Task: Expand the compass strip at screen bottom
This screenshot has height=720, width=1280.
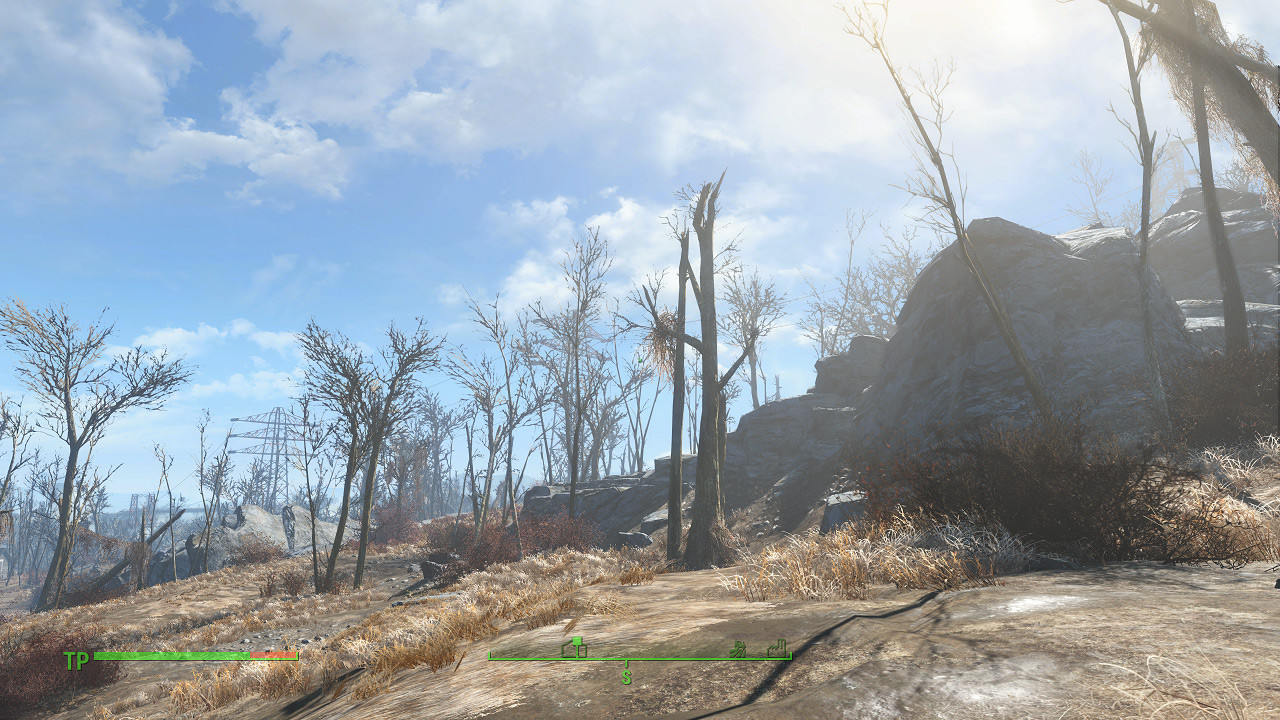Action: pyautogui.click(x=640, y=656)
